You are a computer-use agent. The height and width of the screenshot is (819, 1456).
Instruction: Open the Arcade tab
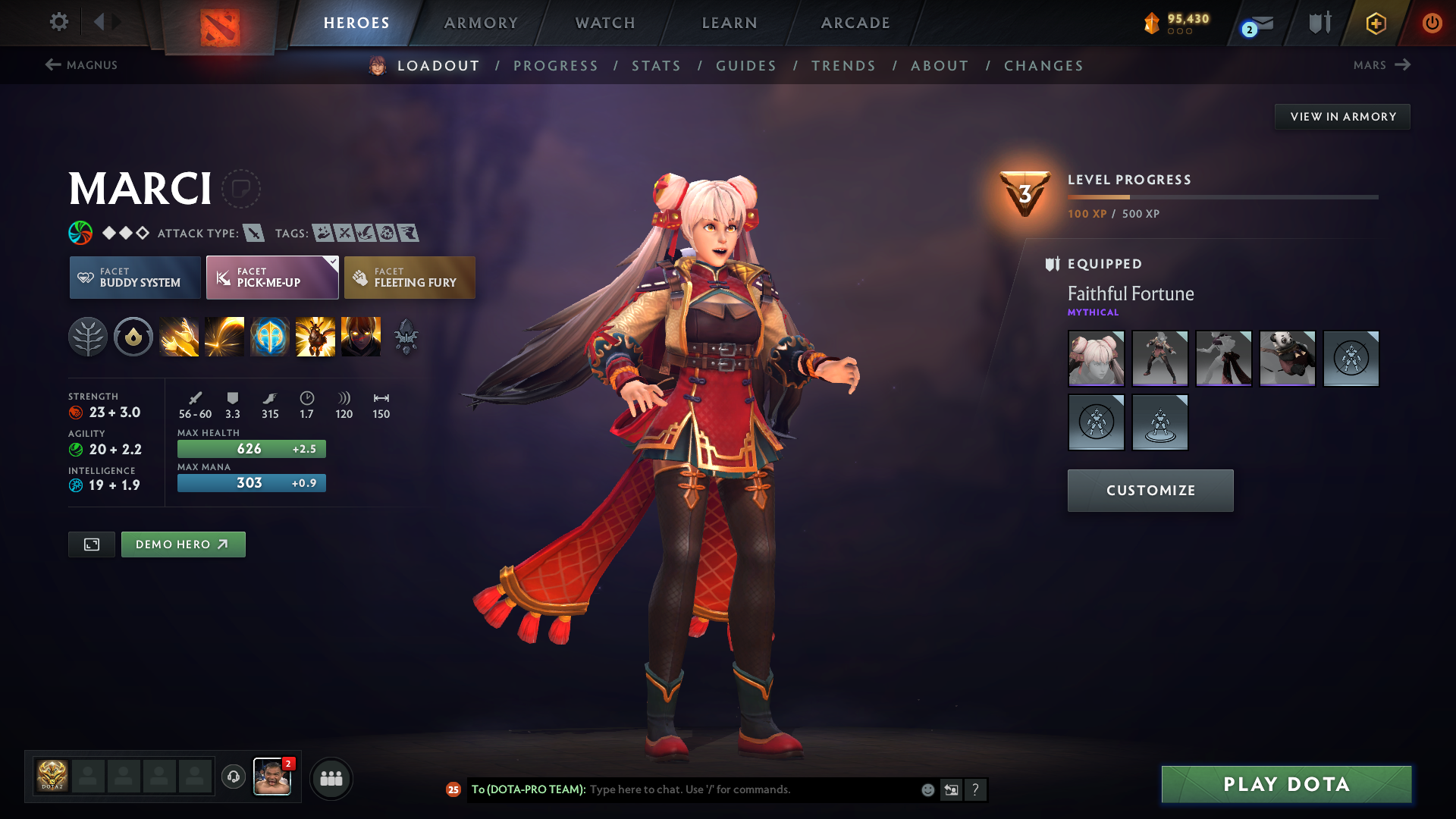click(x=855, y=23)
